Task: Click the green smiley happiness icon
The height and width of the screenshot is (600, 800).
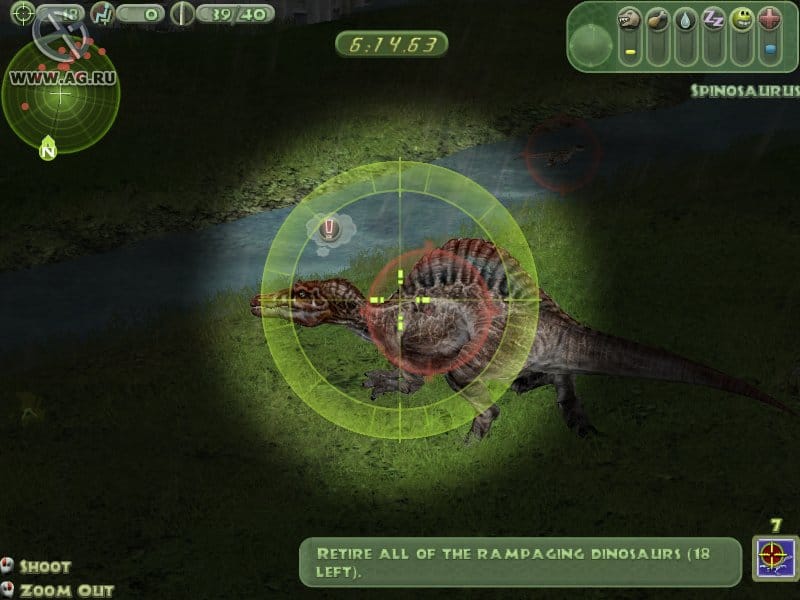Action: [741, 19]
